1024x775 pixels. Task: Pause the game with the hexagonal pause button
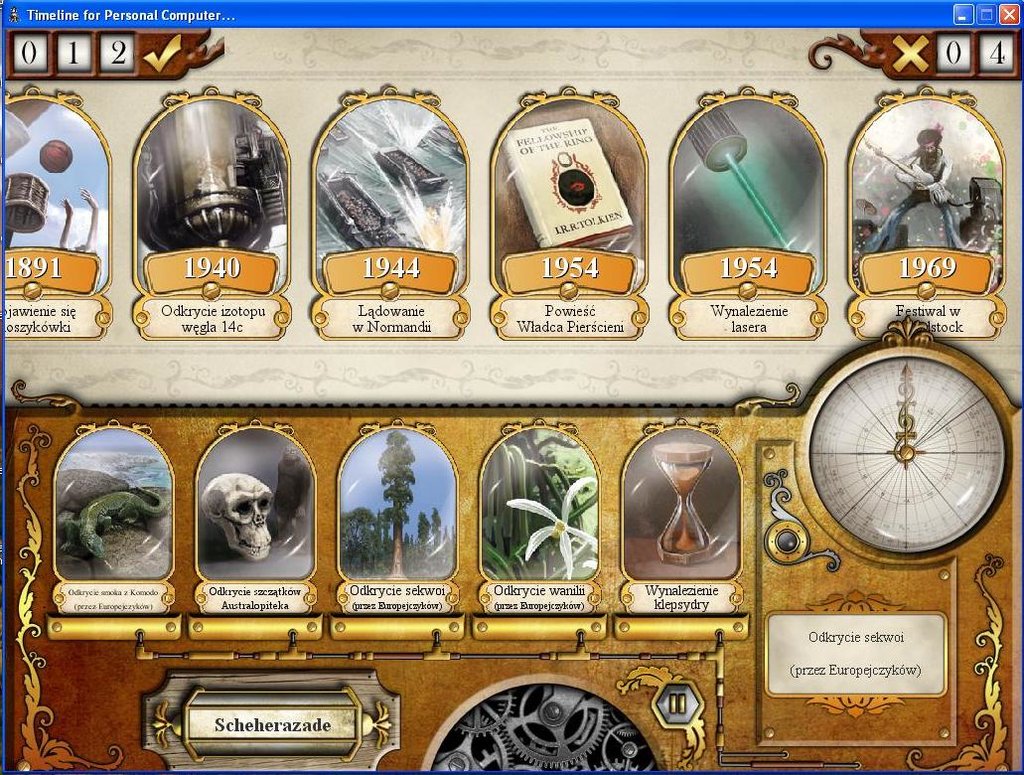point(677,703)
